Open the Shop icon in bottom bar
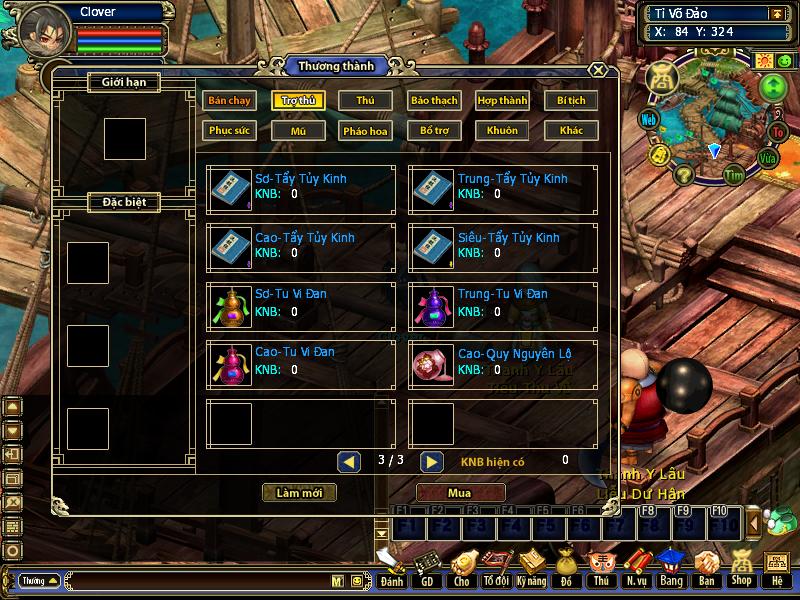The image size is (800, 600). (x=741, y=567)
